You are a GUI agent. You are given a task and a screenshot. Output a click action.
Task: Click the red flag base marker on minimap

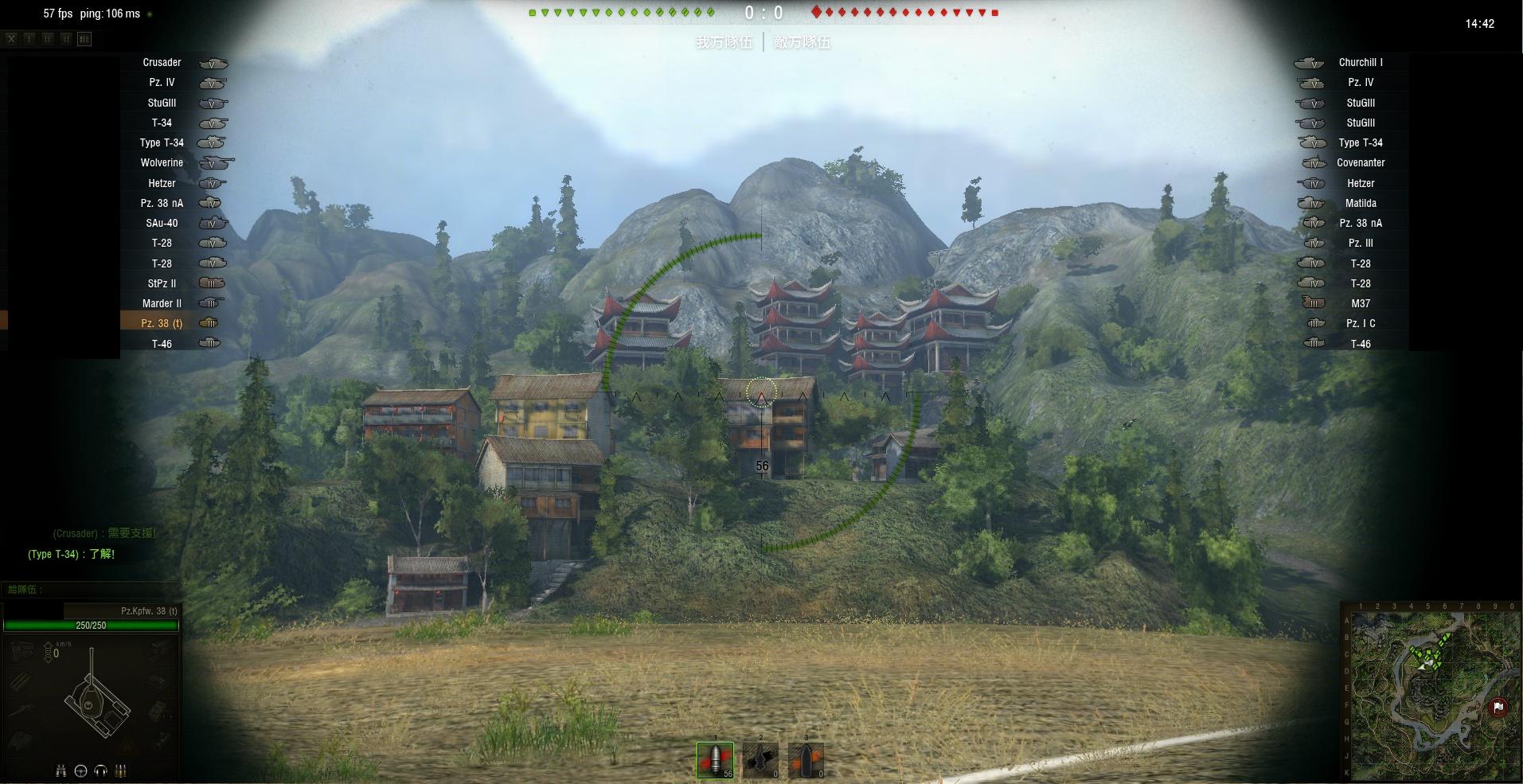1498,707
